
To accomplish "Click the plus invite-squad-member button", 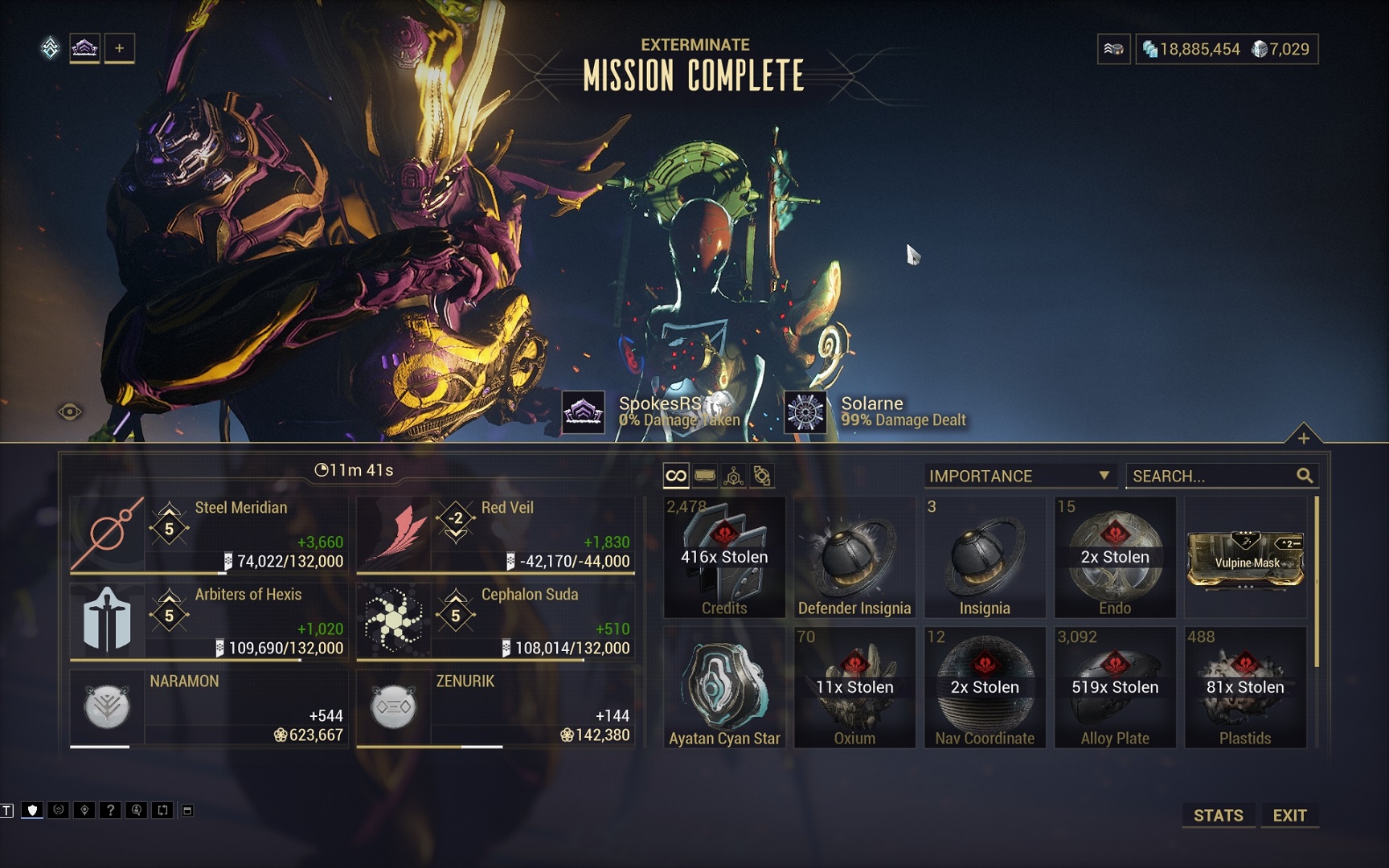I will 119,48.
